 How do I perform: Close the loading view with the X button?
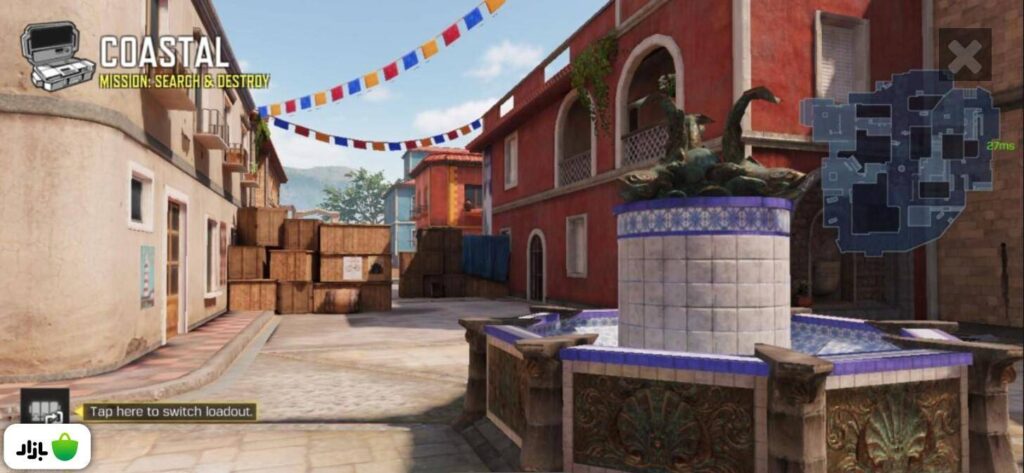(x=964, y=55)
